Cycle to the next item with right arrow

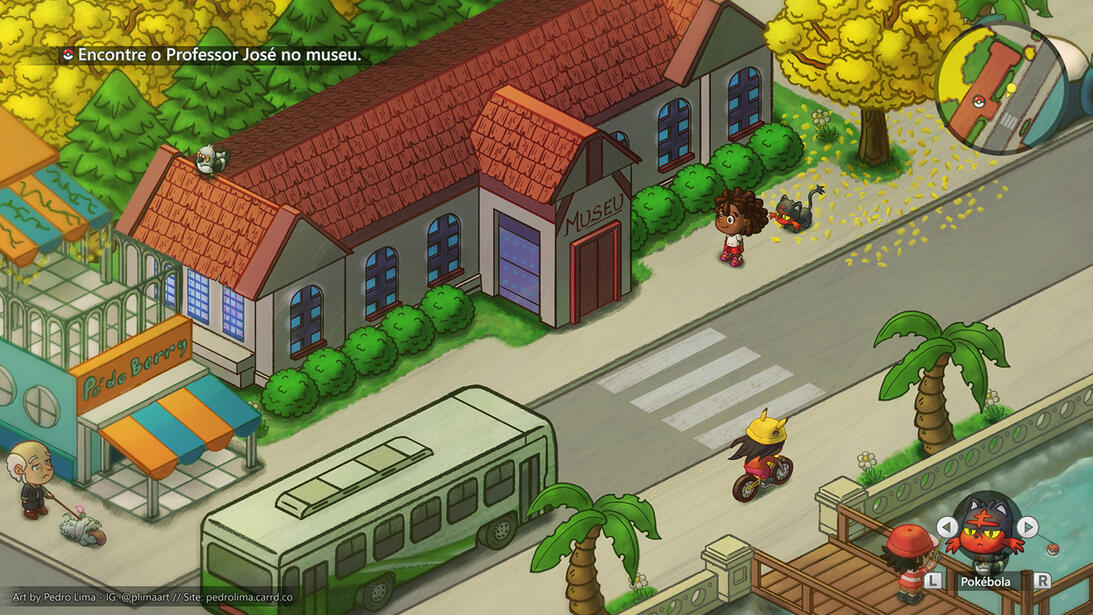click(x=1027, y=527)
